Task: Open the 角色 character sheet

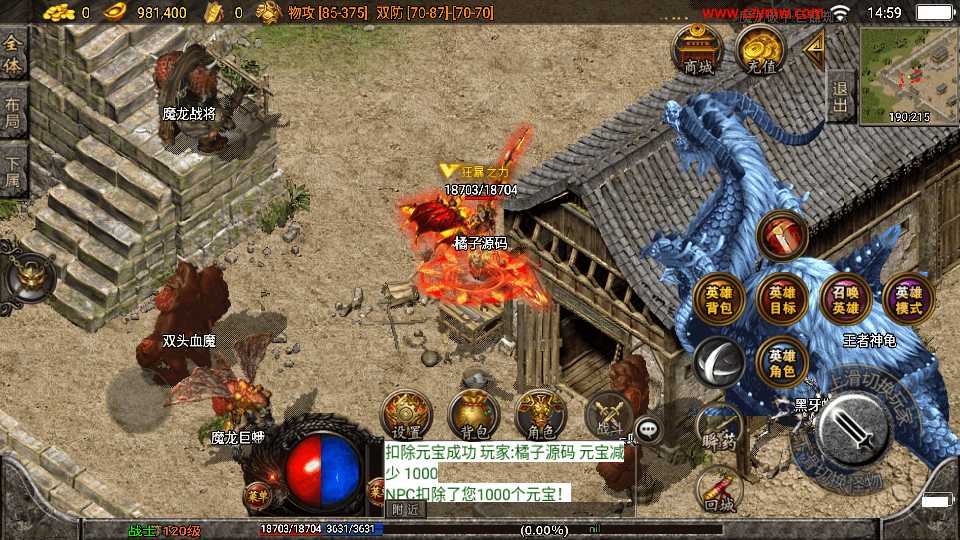Action: [x=540, y=415]
